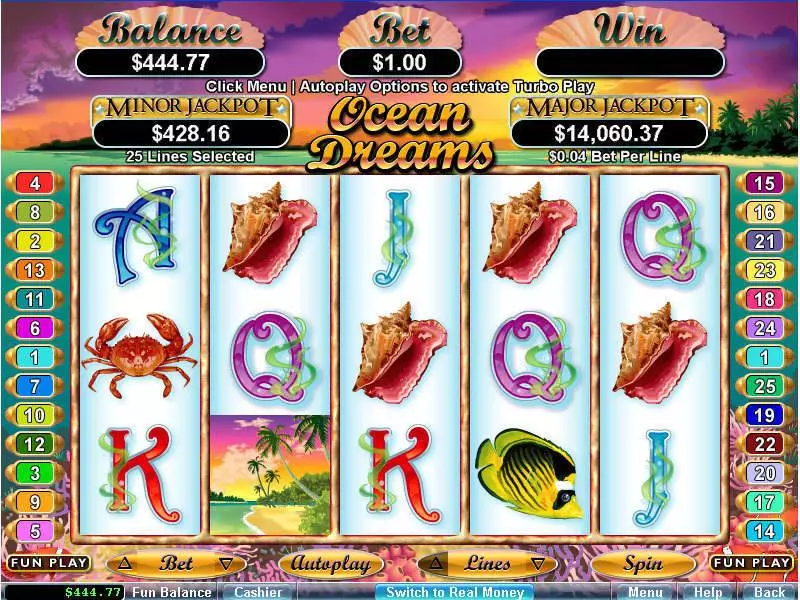Raise the number of lines with the up arrow
Viewport: 800px width, 600px height.
tap(435, 564)
